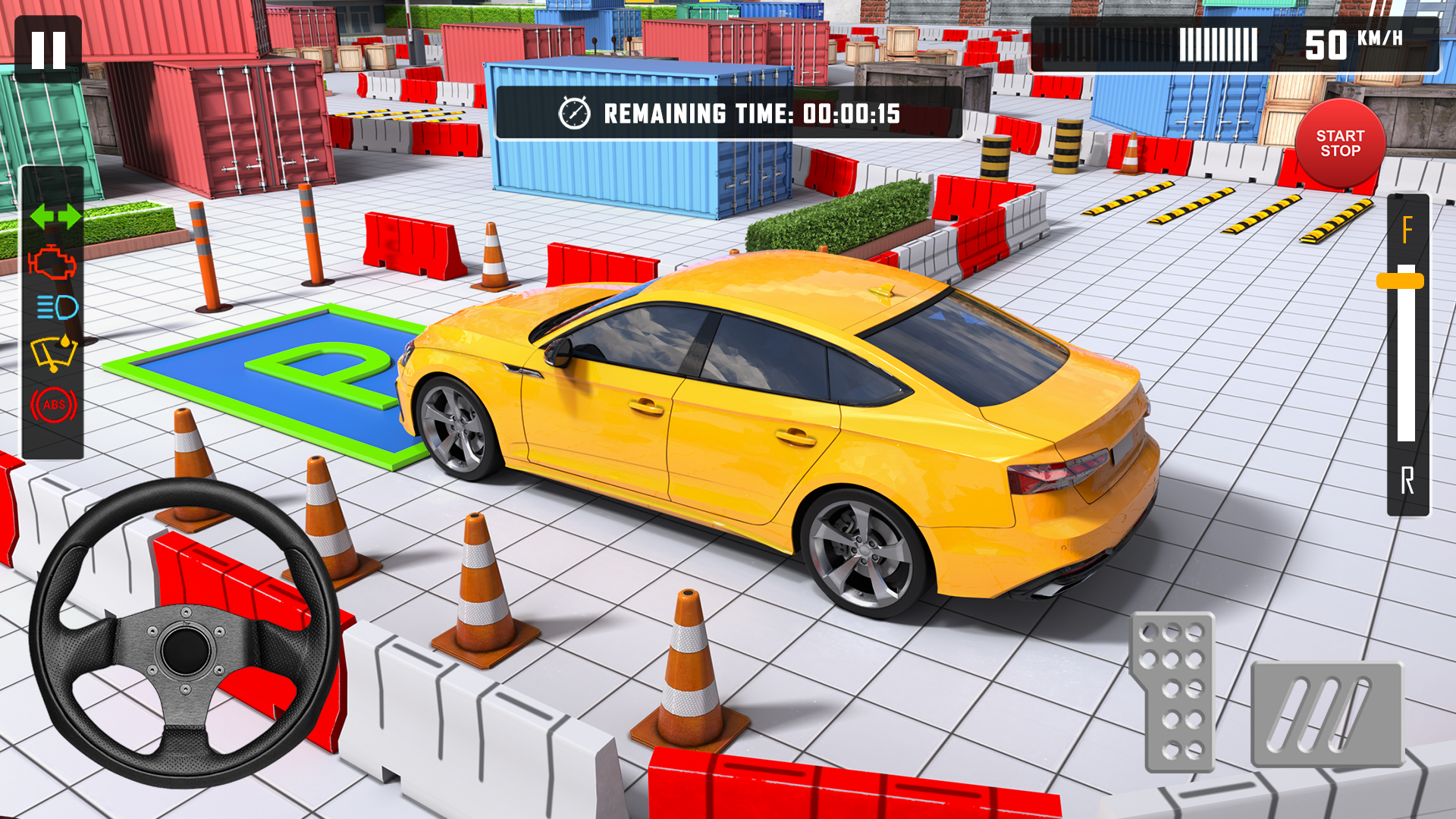Tap the center of the steering wheel
Viewport: 1456px width, 819px height.
186,648
